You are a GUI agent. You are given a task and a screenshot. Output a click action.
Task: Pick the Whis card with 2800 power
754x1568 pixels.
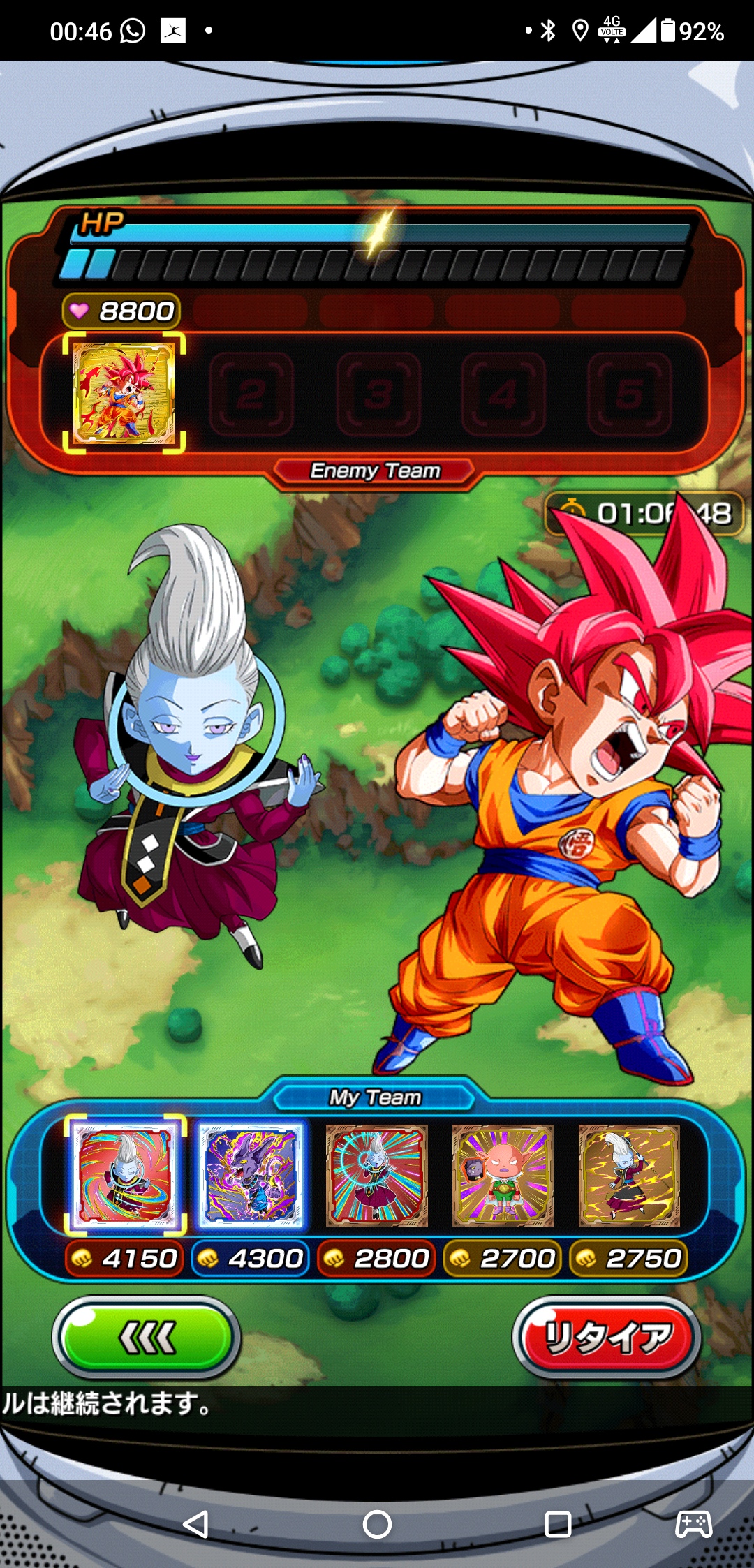tap(377, 1176)
